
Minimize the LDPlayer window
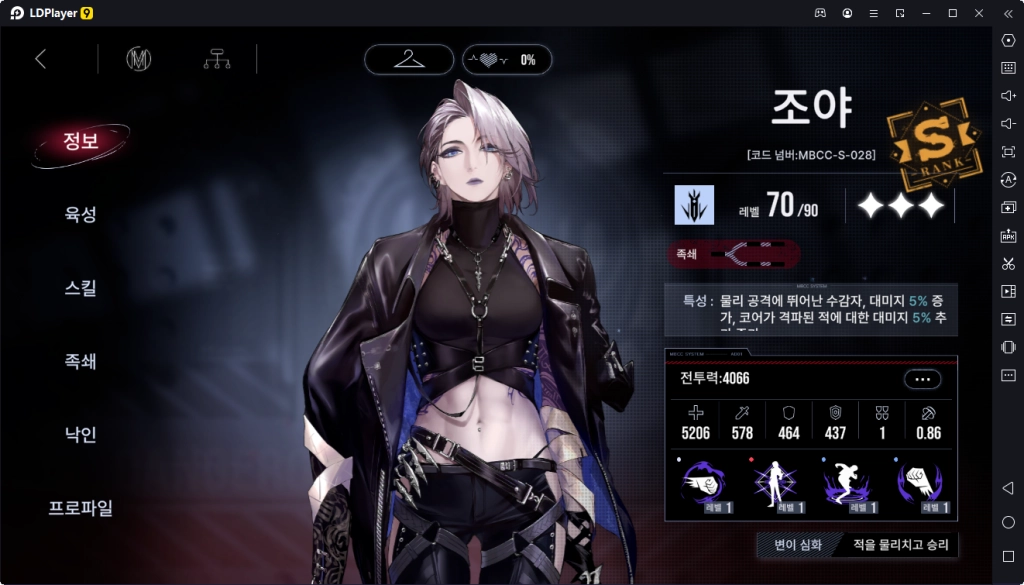coord(926,12)
